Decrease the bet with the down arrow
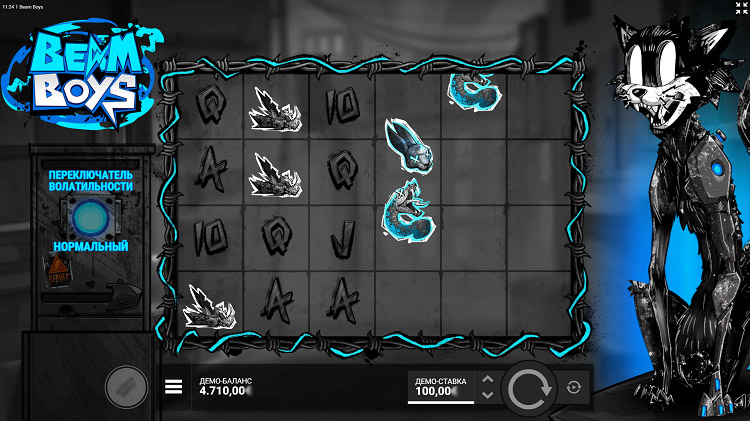Screen dimensions: 750x421 [x=487, y=396]
